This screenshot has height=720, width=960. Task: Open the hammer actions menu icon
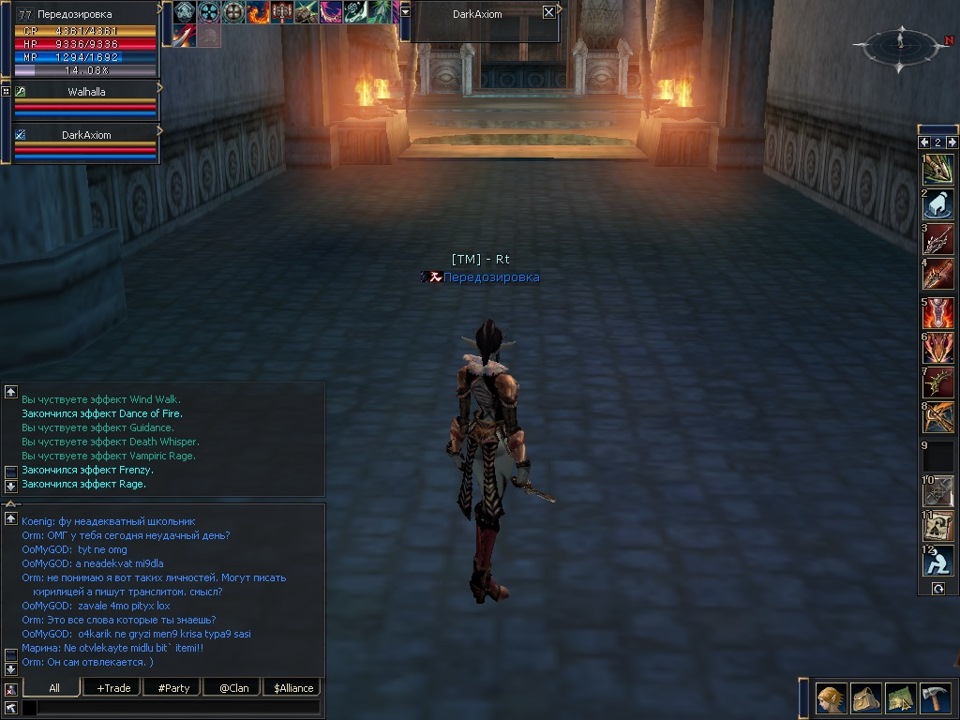click(934, 697)
